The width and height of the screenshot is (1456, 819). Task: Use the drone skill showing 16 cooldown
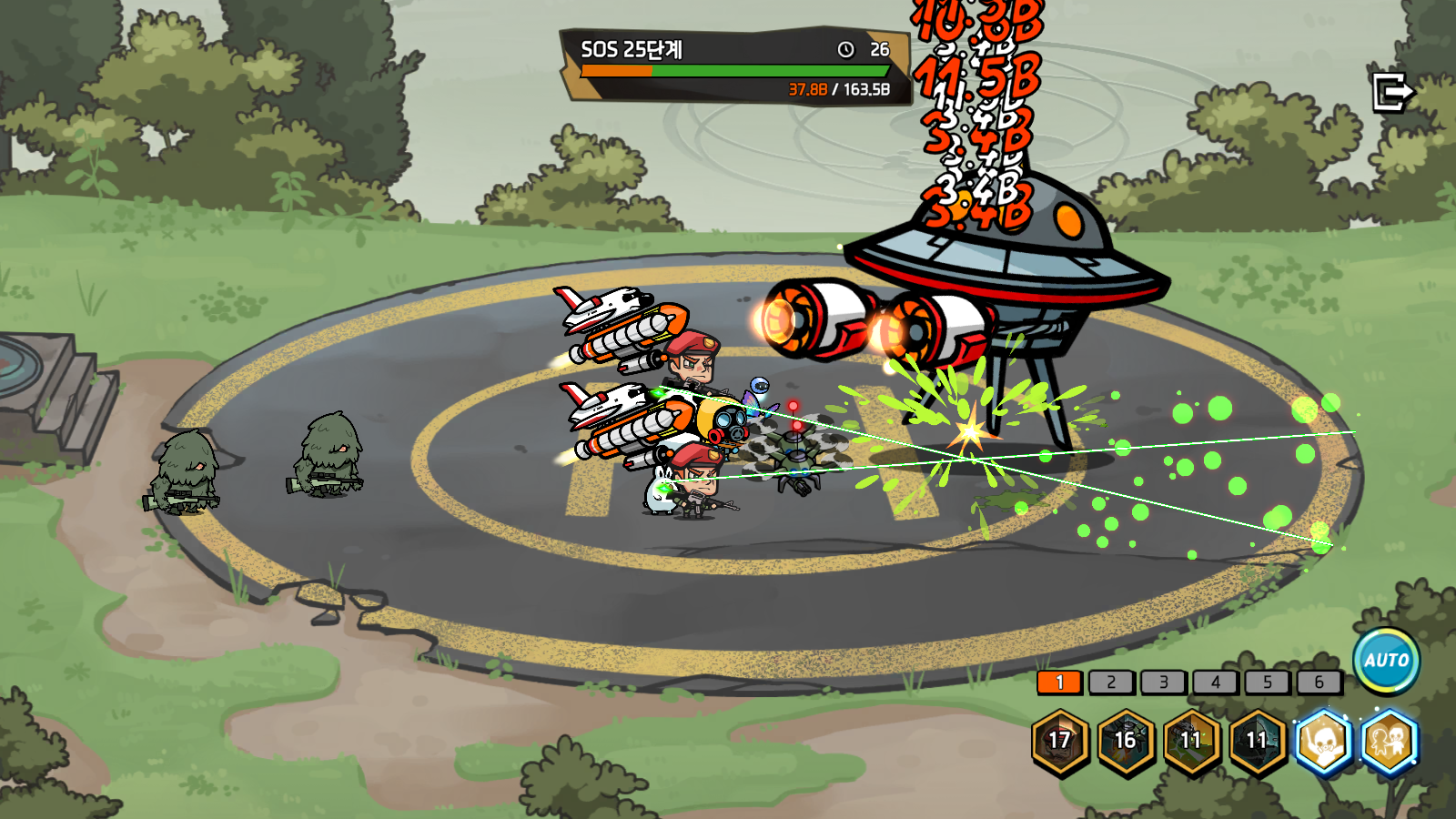click(x=1126, y=741)
